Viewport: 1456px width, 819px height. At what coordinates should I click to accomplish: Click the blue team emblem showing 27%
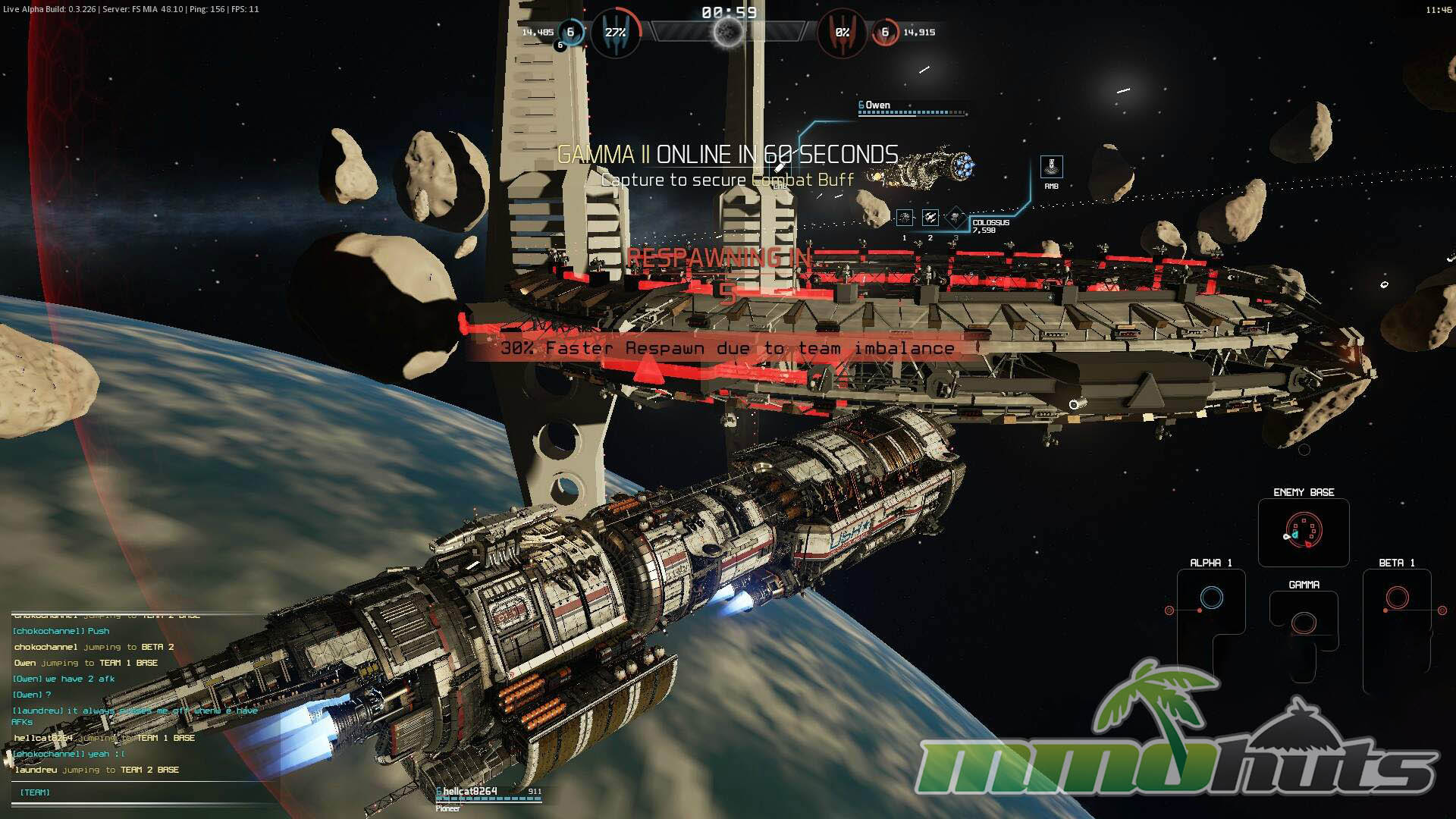615,33
